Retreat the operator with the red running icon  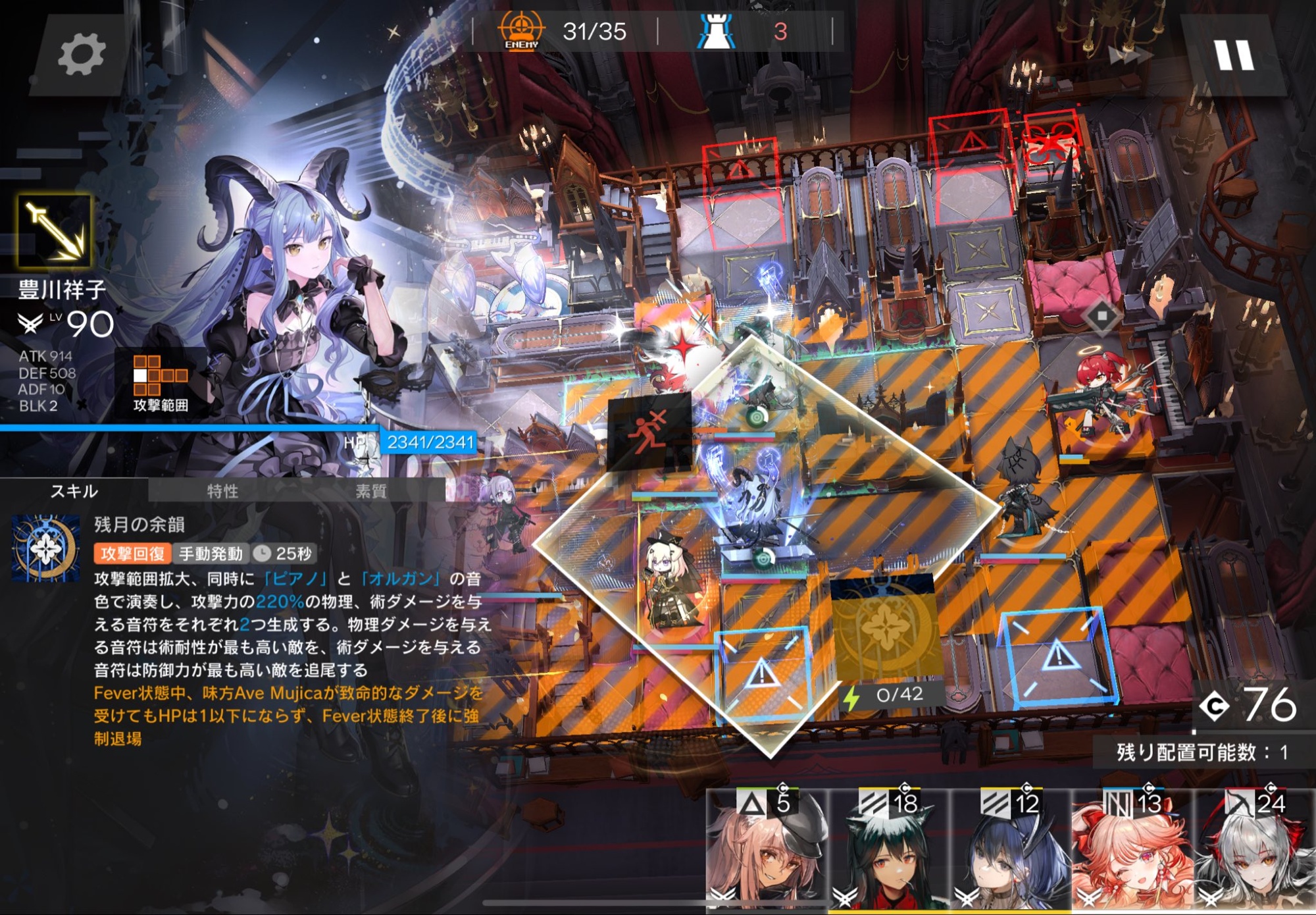coord(649,431)
